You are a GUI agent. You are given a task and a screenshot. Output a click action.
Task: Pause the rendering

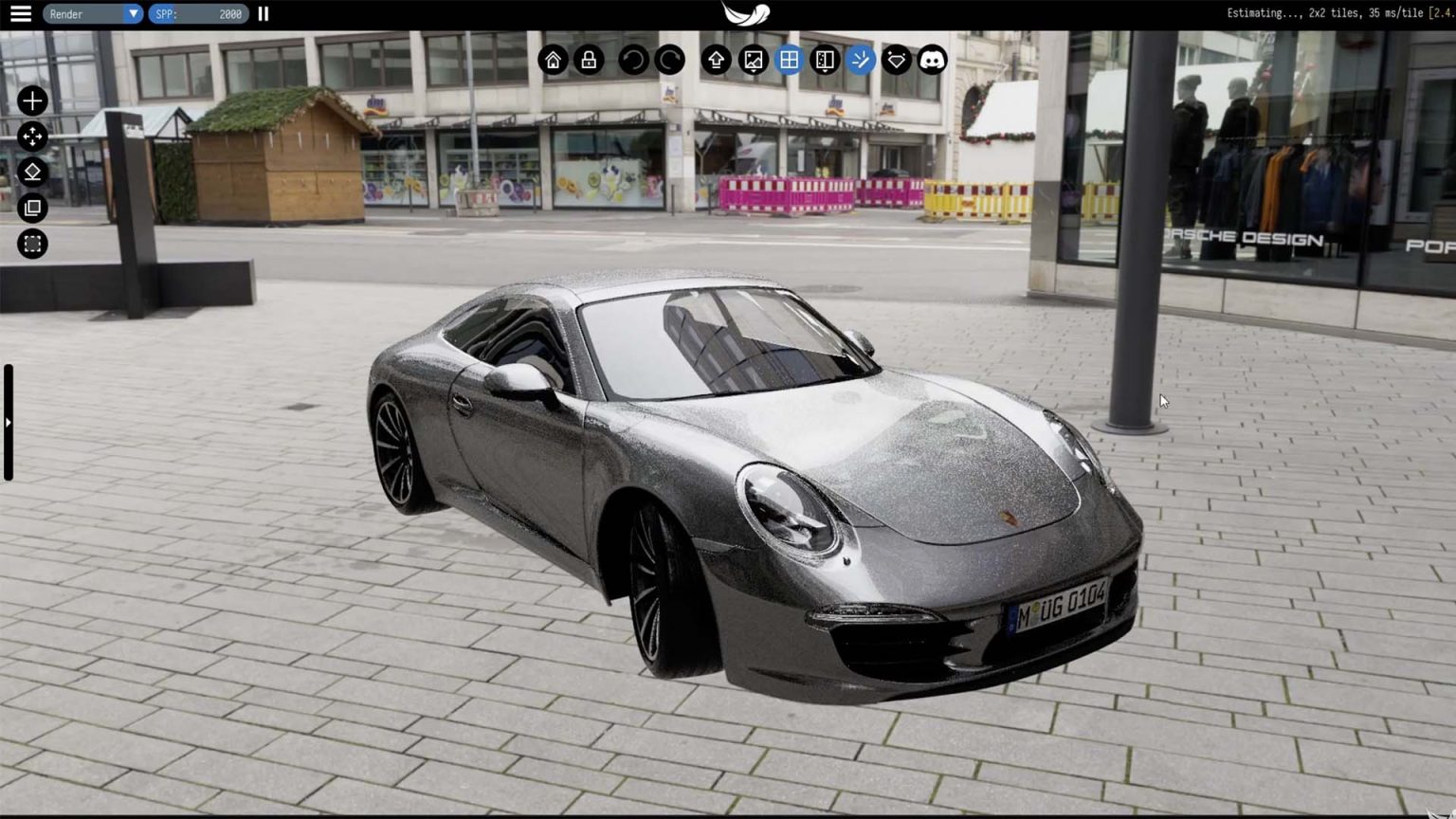(x=264, y=14)
